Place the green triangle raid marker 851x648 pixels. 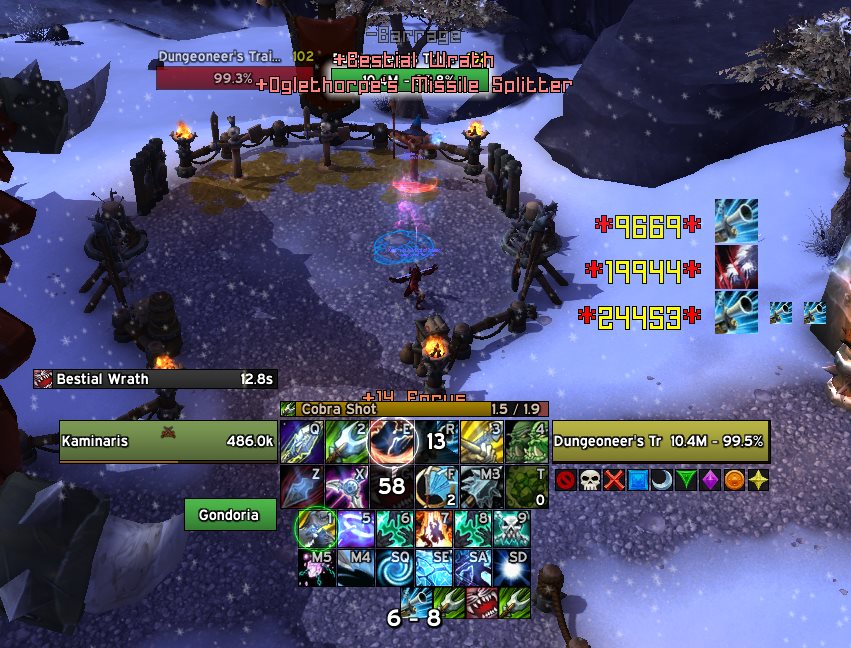point(686,480)
